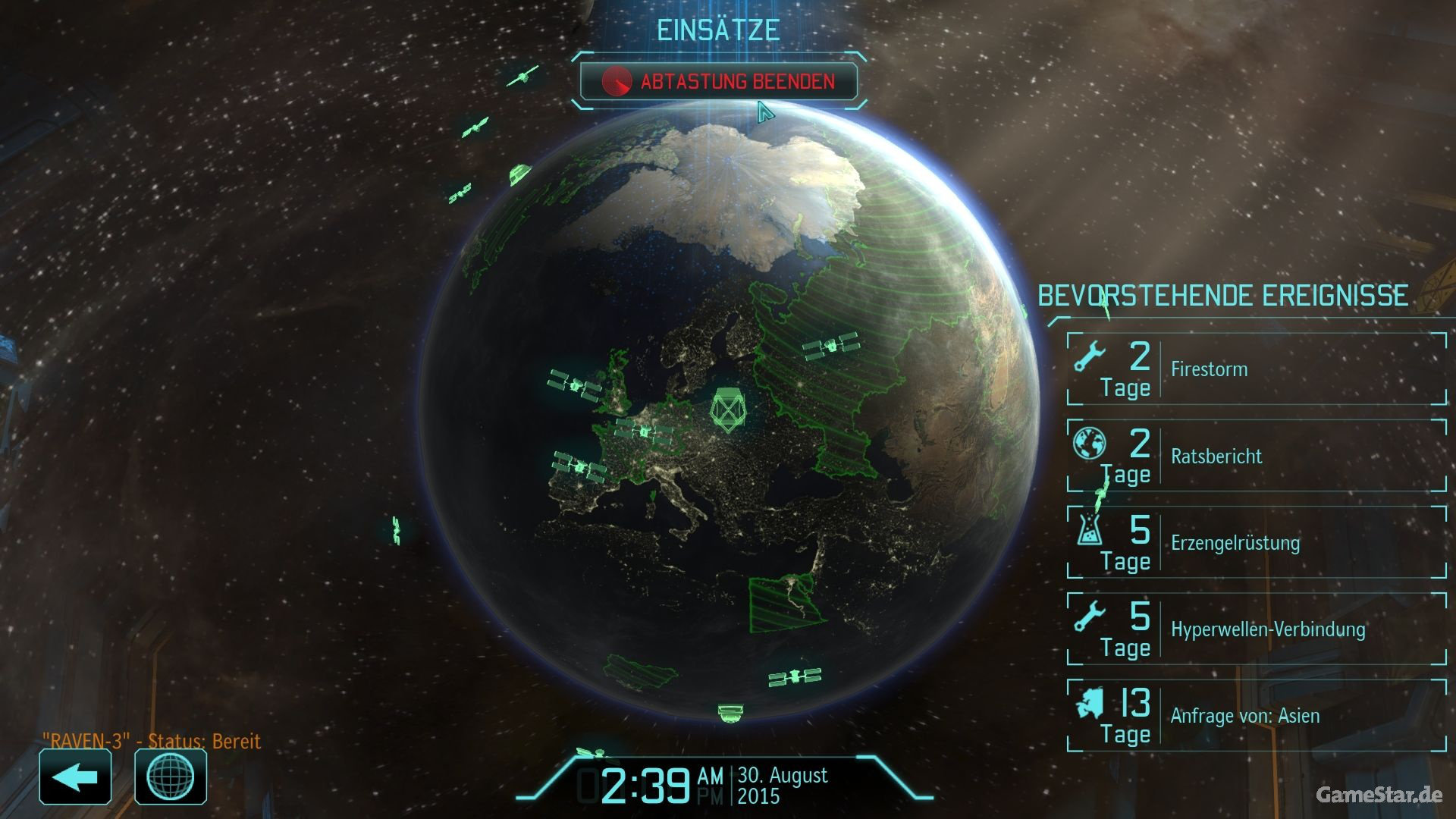The image size is (1456, 819).
Task: Stop the scan with Abtastung Beenden
Action: [719, 82]
